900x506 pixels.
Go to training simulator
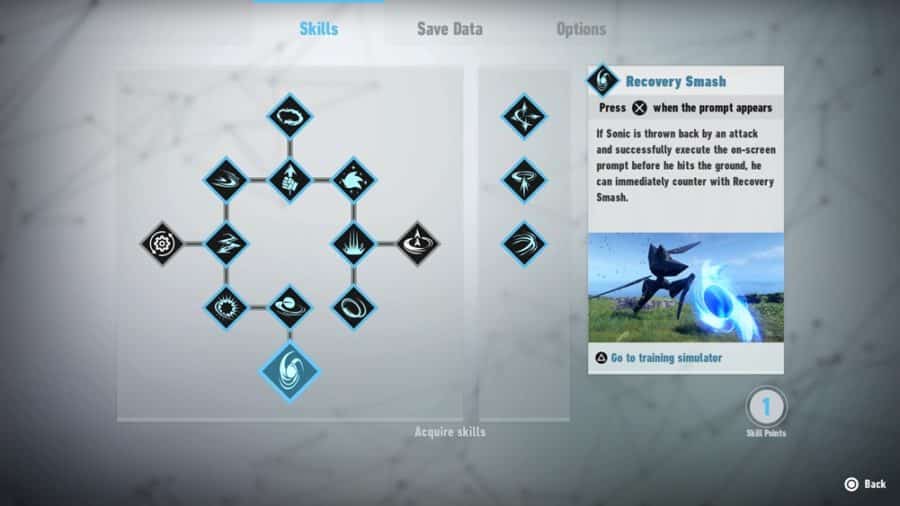tap(665, 358)
